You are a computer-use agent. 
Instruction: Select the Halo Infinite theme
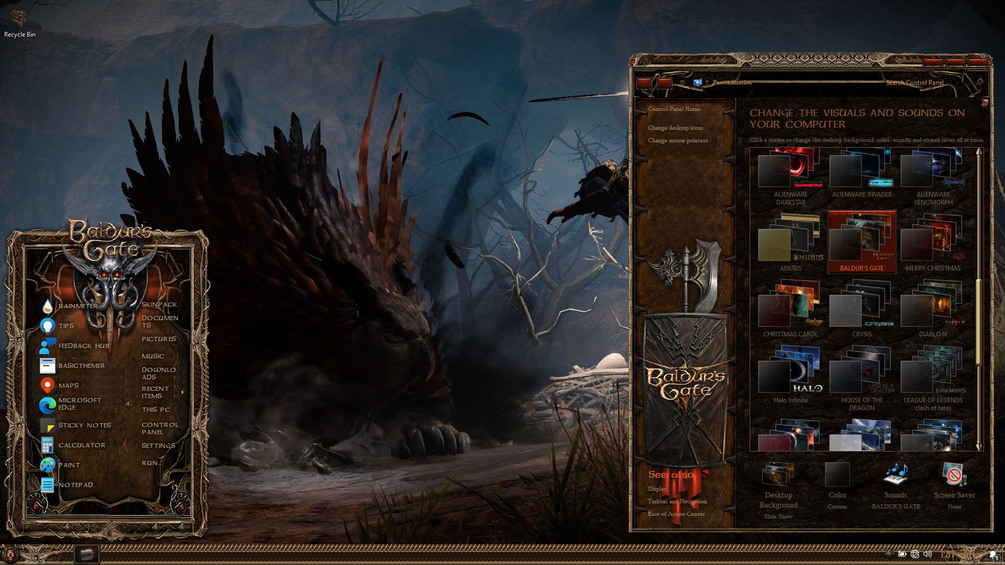point(790,374)
